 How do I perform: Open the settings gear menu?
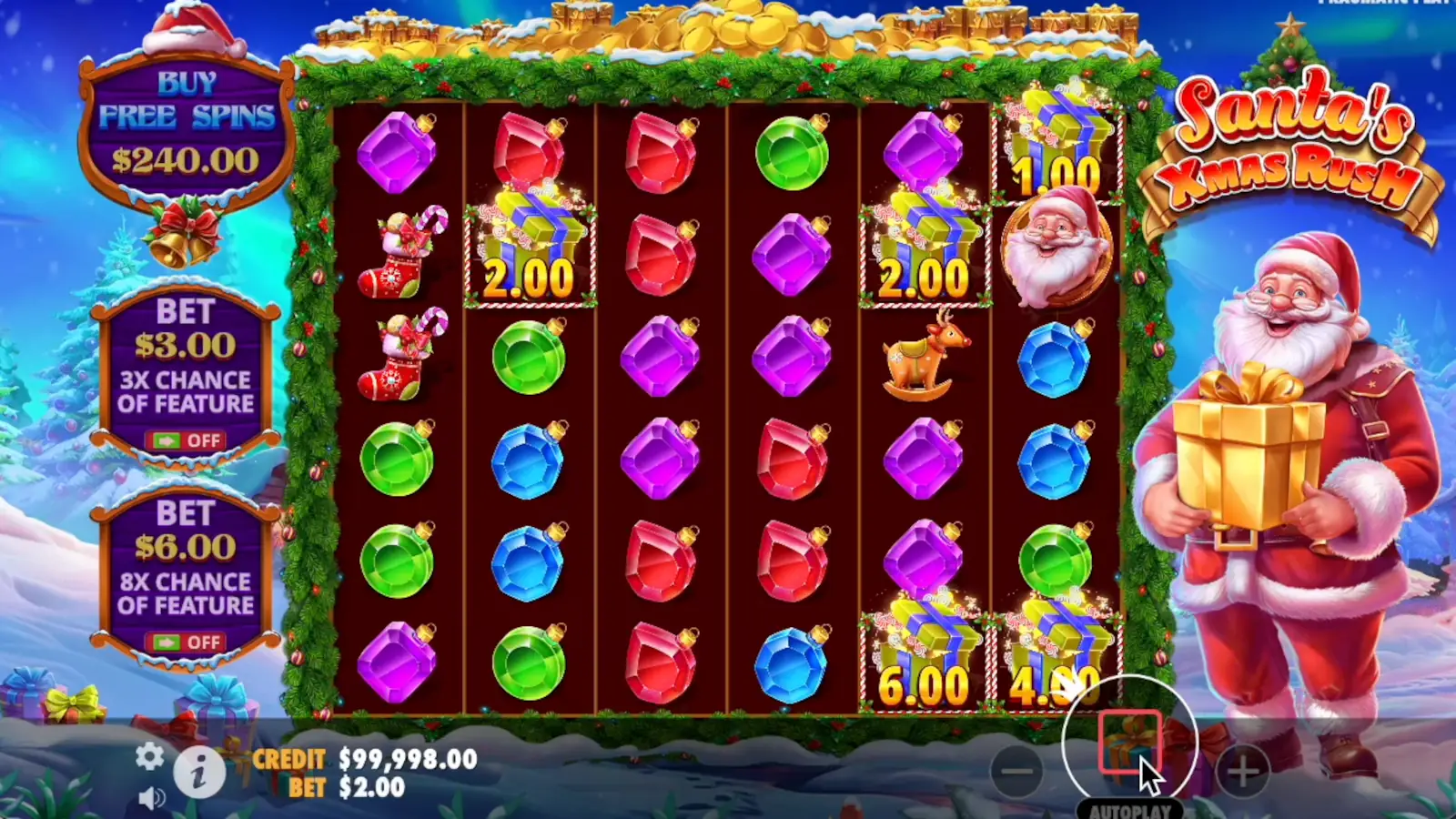(x=148, y=756)
